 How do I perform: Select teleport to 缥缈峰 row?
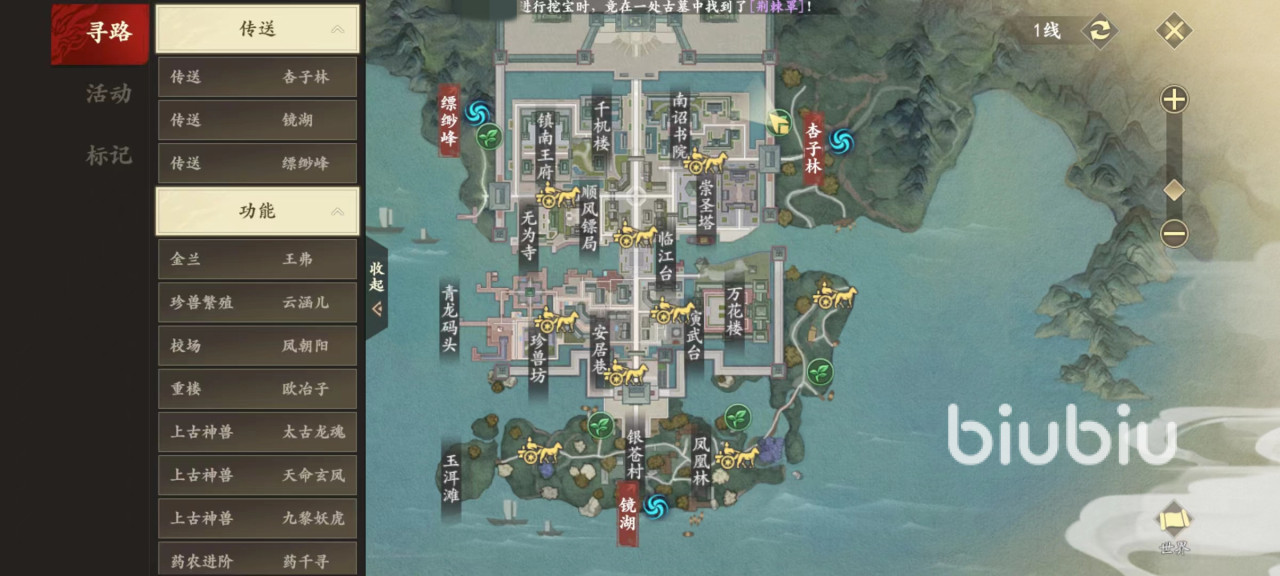click(x=257, y=163)
